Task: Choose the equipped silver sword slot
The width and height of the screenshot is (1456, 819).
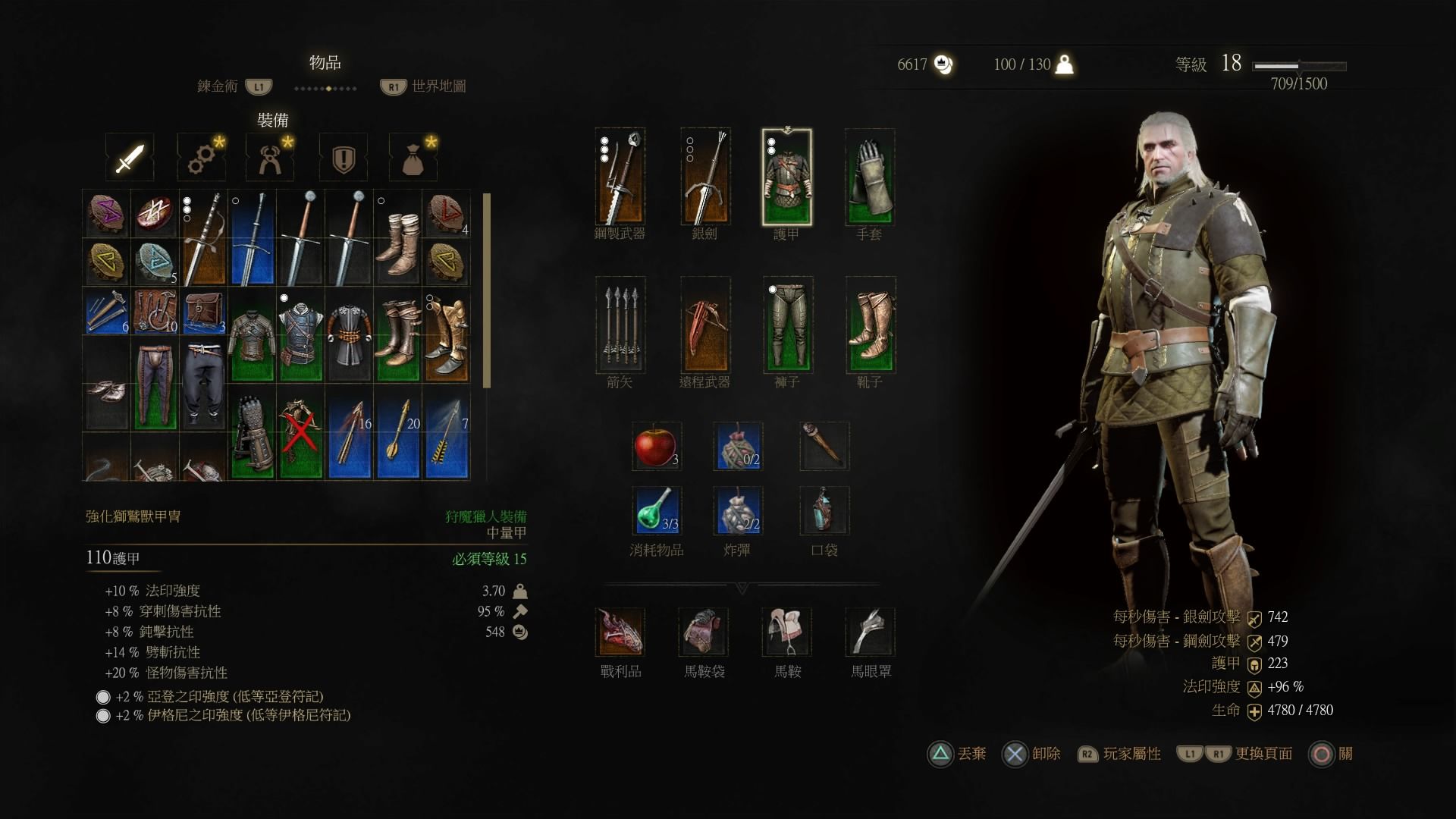Action: [x=704, y=177]
